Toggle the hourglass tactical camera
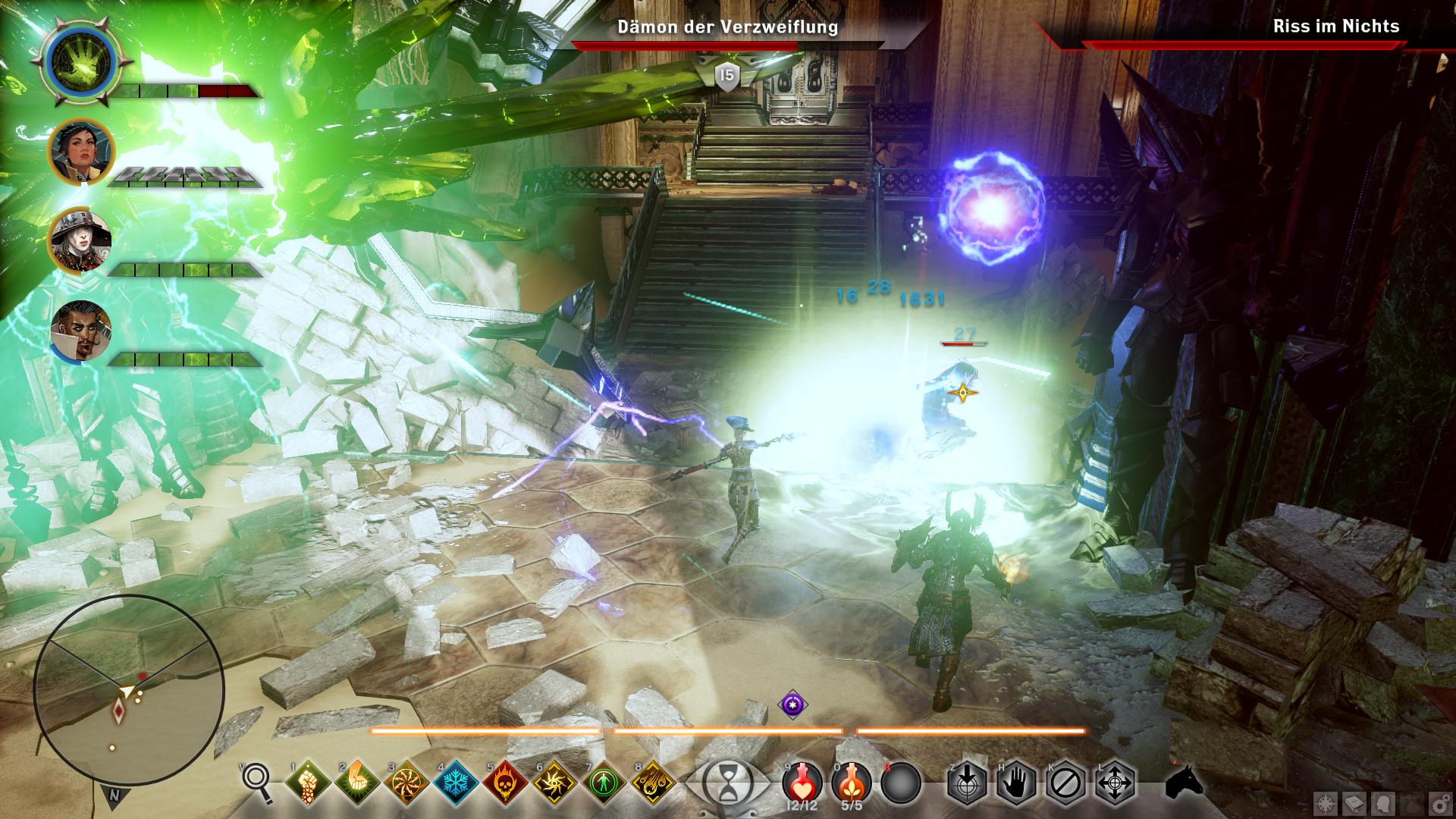This screenshot has width=1456, height=819. (x=726, y=782)
